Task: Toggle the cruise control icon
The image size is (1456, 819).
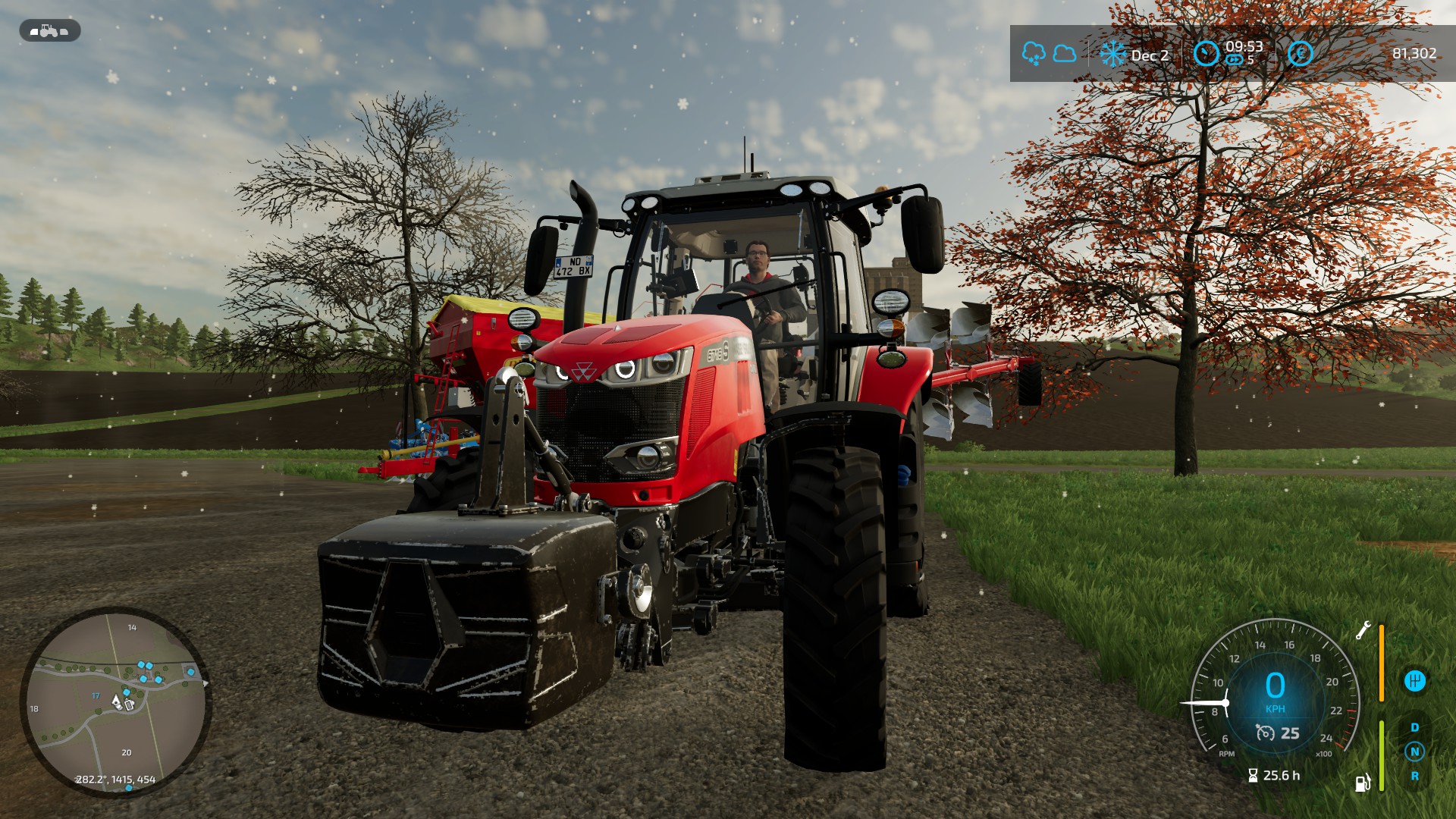Action: tap(1265, 733)
